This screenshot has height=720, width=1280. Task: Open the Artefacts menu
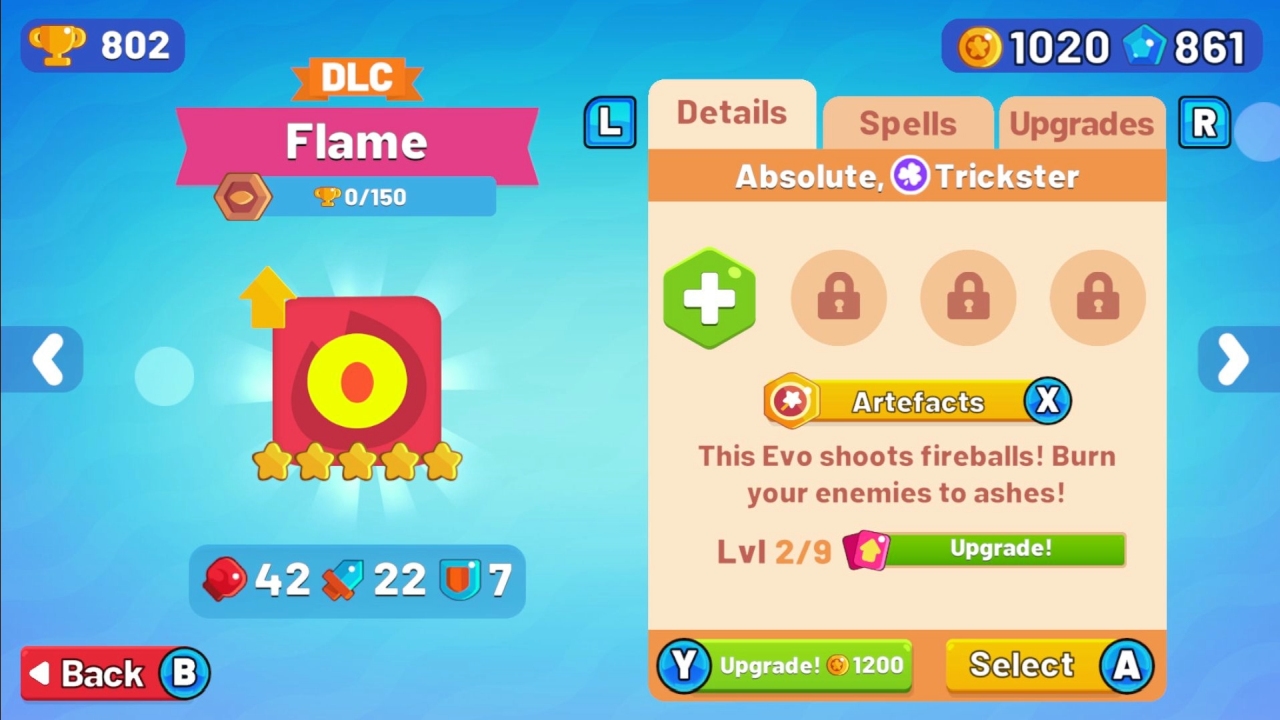[917, 401]
